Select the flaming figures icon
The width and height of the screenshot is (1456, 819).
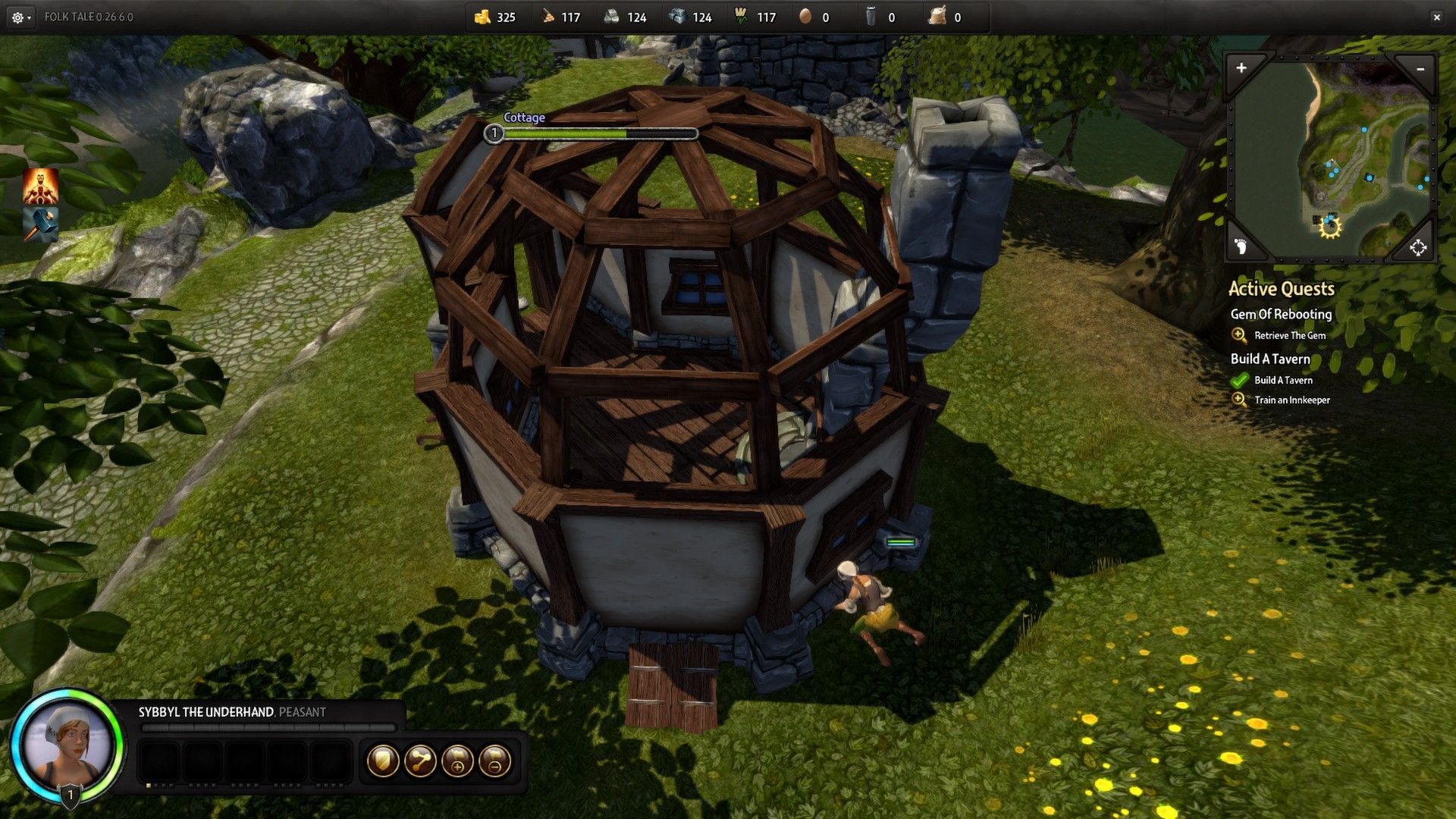coord(40,187)
